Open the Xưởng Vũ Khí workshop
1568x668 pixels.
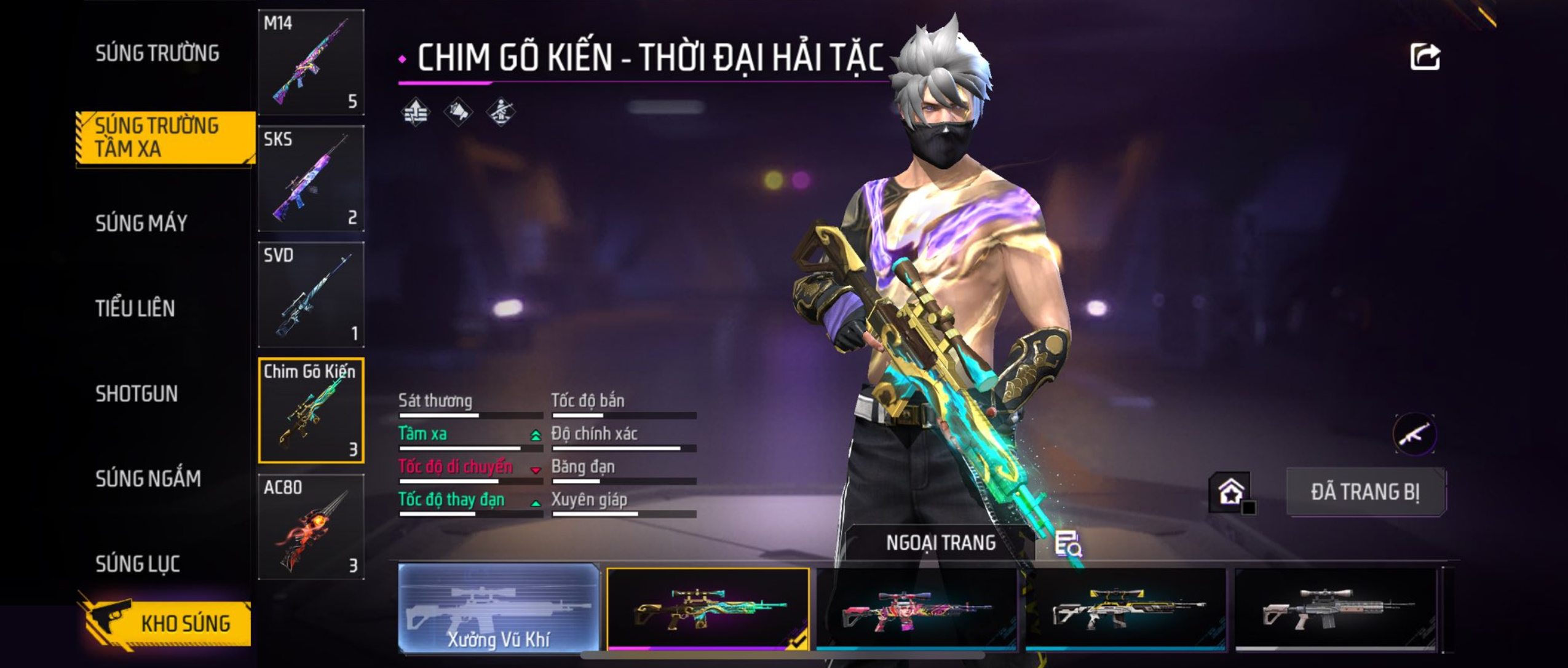[499, 608]
